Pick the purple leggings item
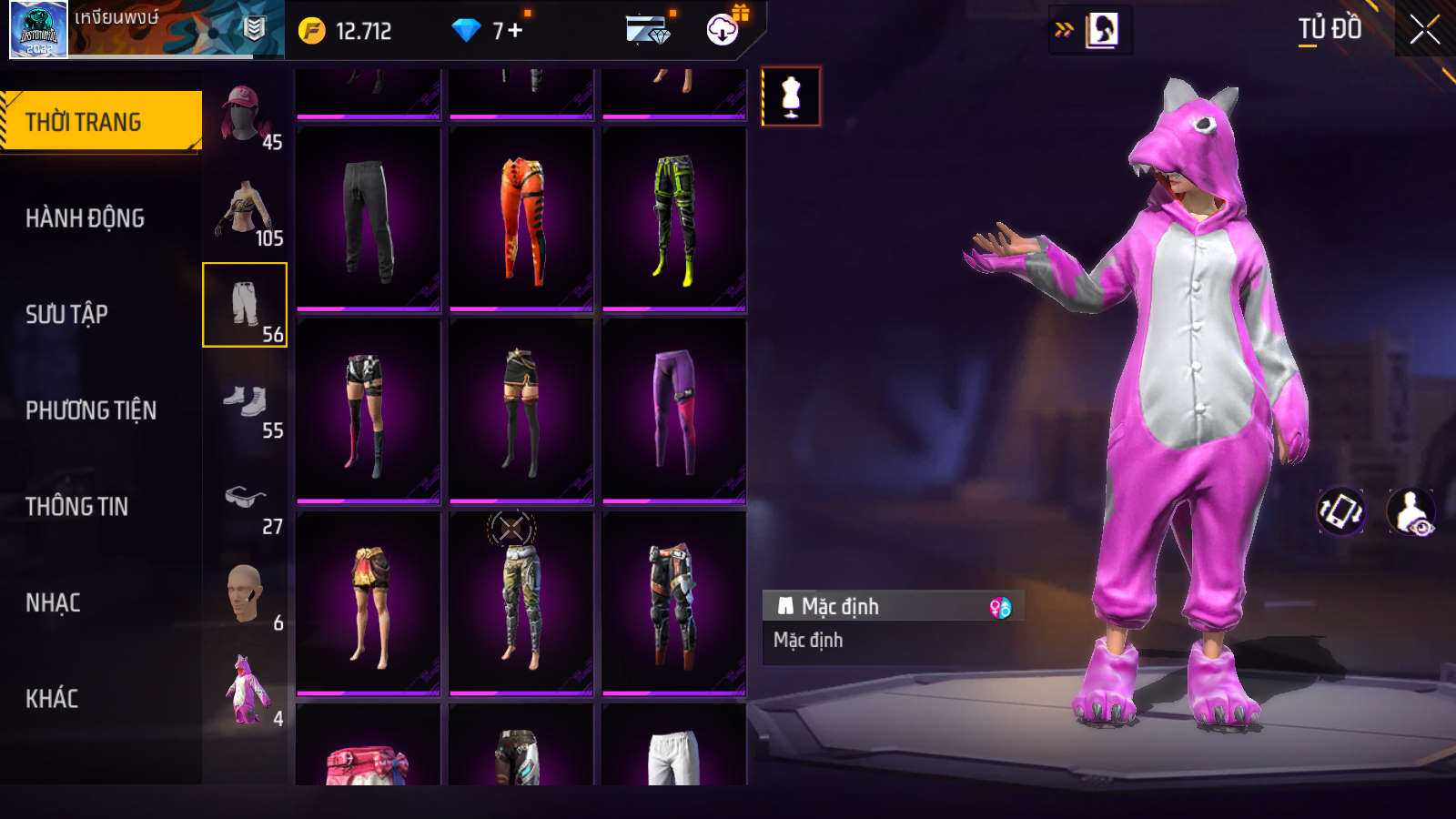Image resolution: width=1456 pixels, height=819 pixels. (674, 411)
